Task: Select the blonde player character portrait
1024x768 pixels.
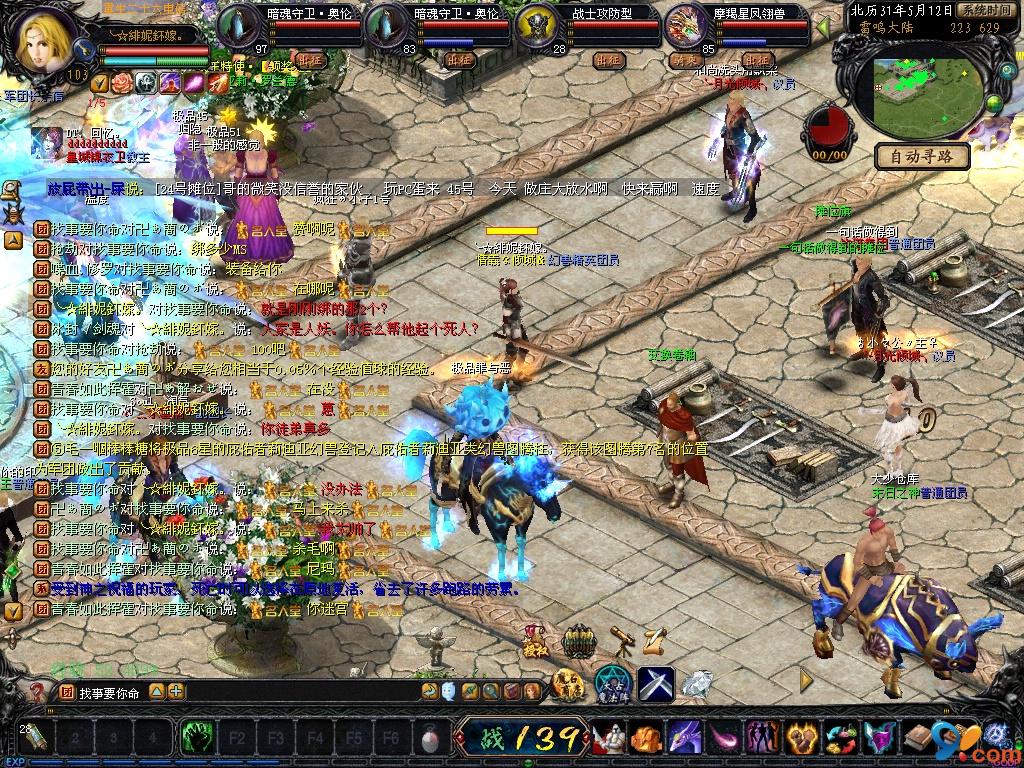Action: point(44,42)
